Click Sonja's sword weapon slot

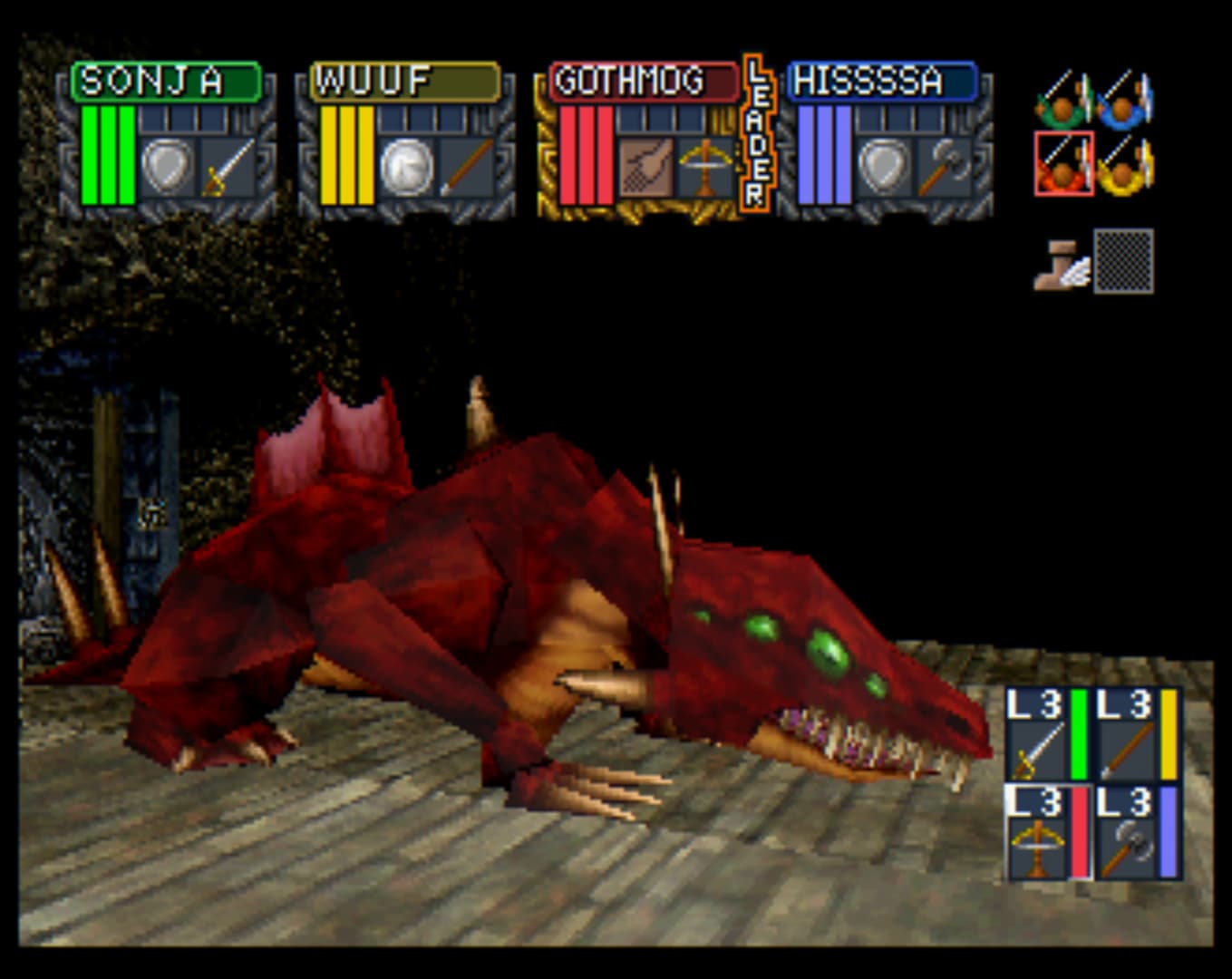(x=227, y=168)
